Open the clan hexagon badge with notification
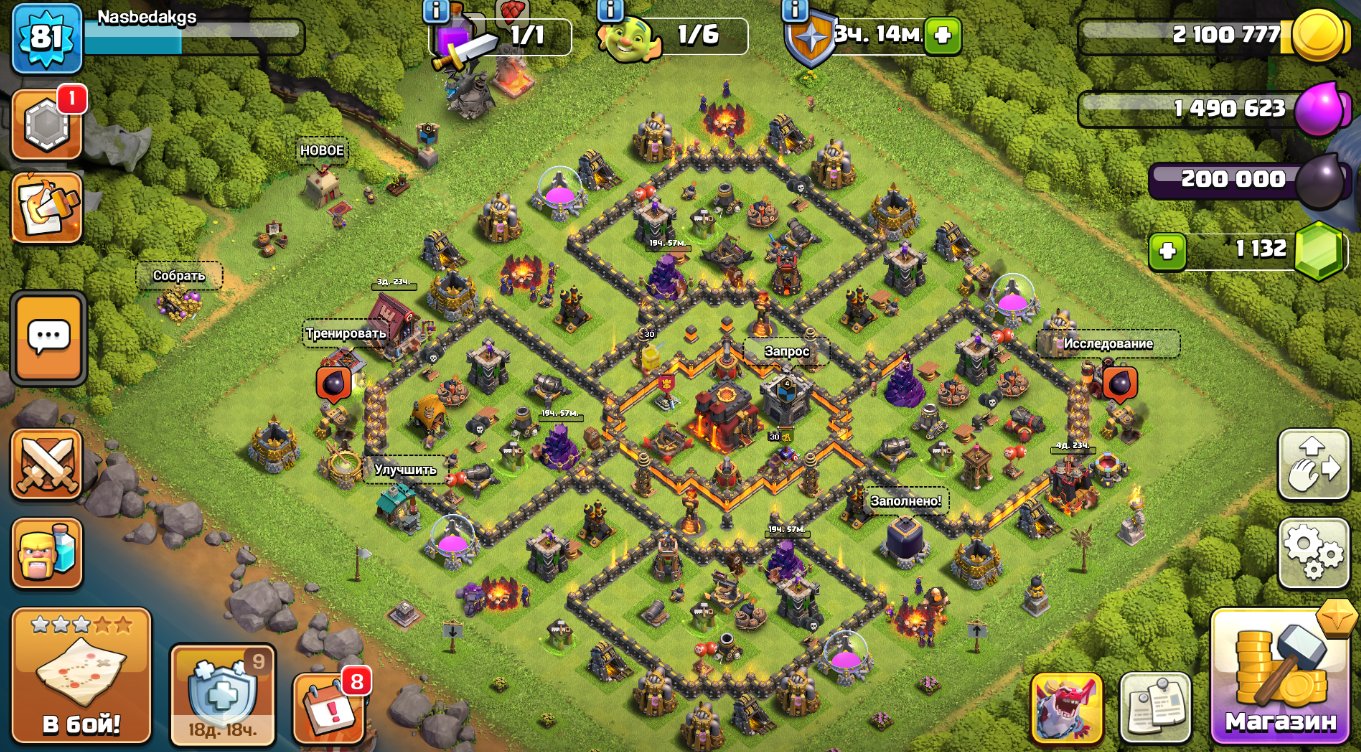The width and height of the screenshot is (1361, 752). click(46, 124)
